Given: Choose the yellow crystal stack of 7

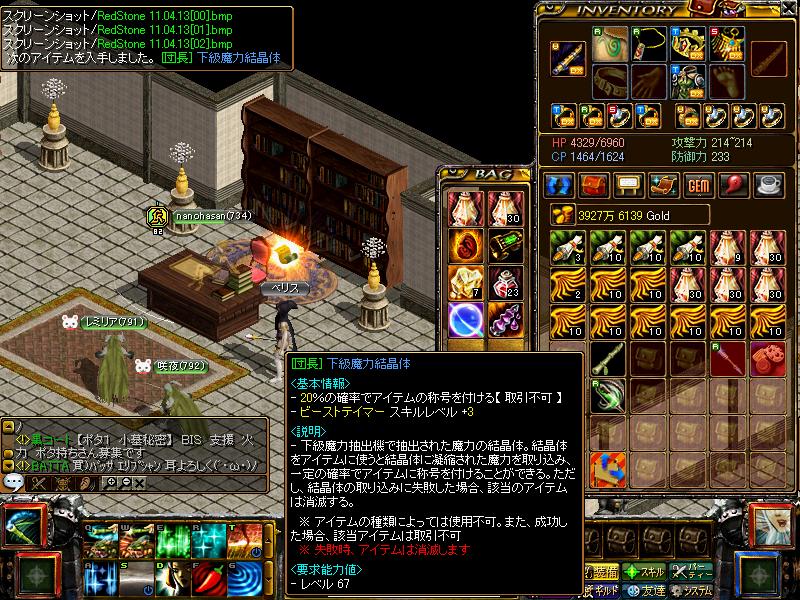Looking at the screenshot, I should point(465,283).
